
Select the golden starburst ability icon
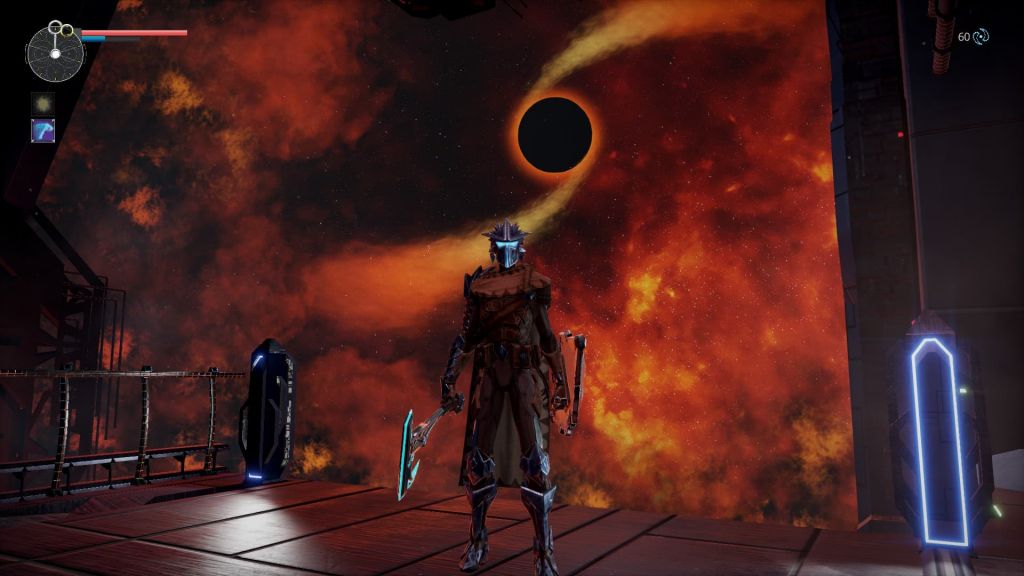tap(43, 103)
